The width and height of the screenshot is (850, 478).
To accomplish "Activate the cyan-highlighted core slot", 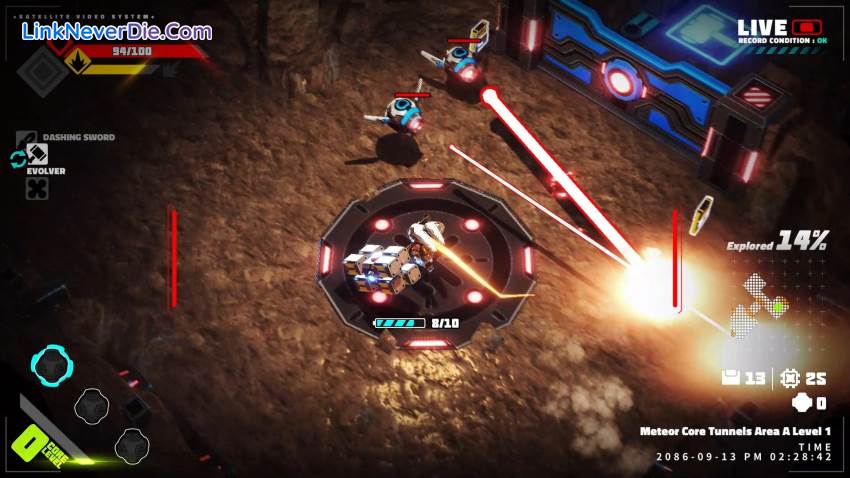I will (51, 366).
